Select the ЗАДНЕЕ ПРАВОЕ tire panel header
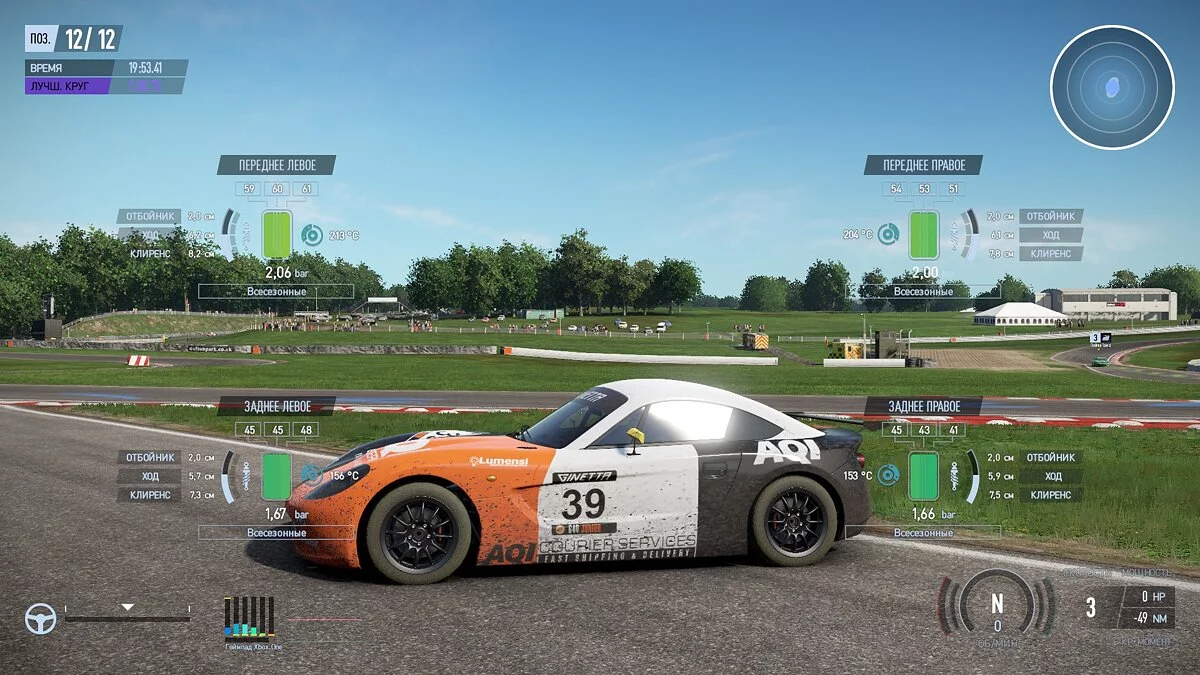 click(x=923, y=406)
